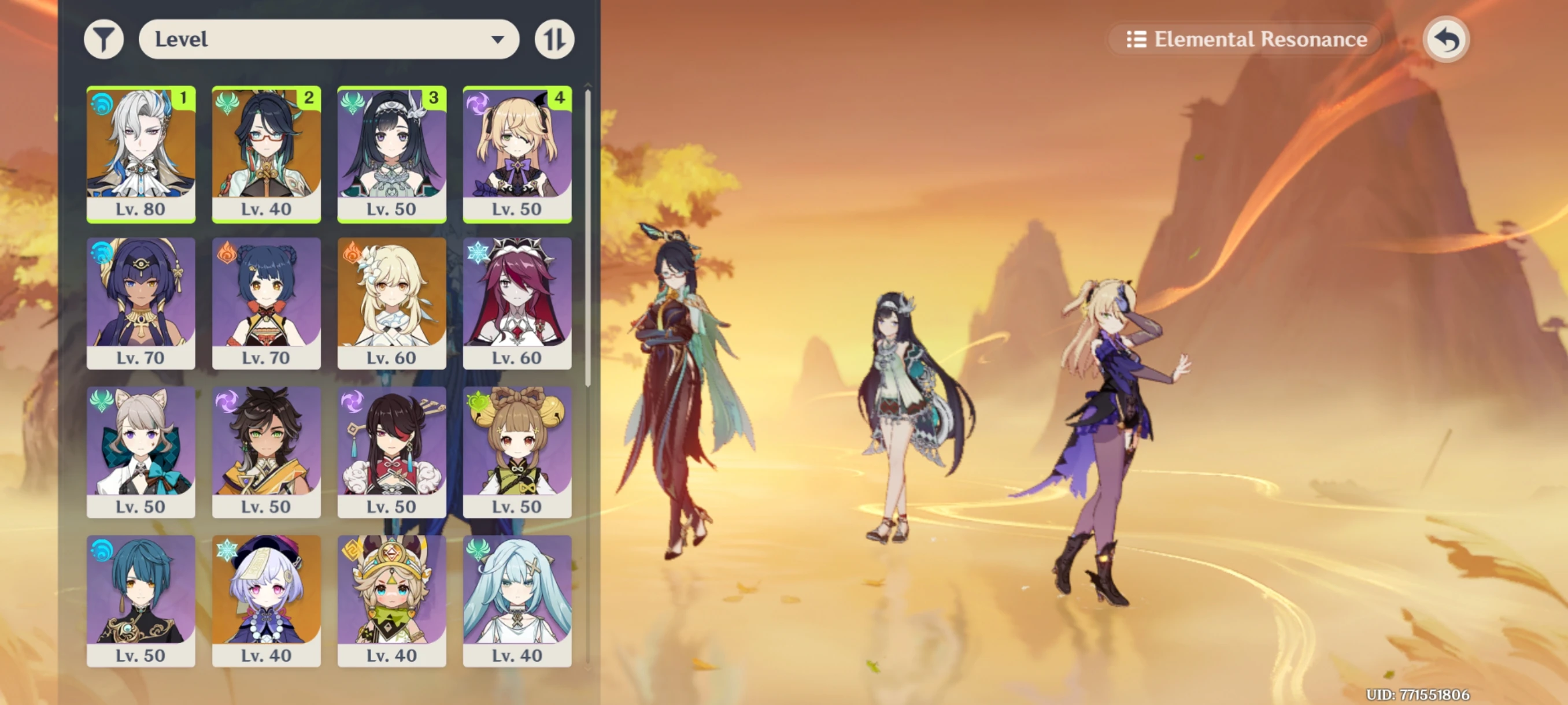Open the Level sorting dropdown
The image size is (1568, 705).
click(x=329, y=38)
